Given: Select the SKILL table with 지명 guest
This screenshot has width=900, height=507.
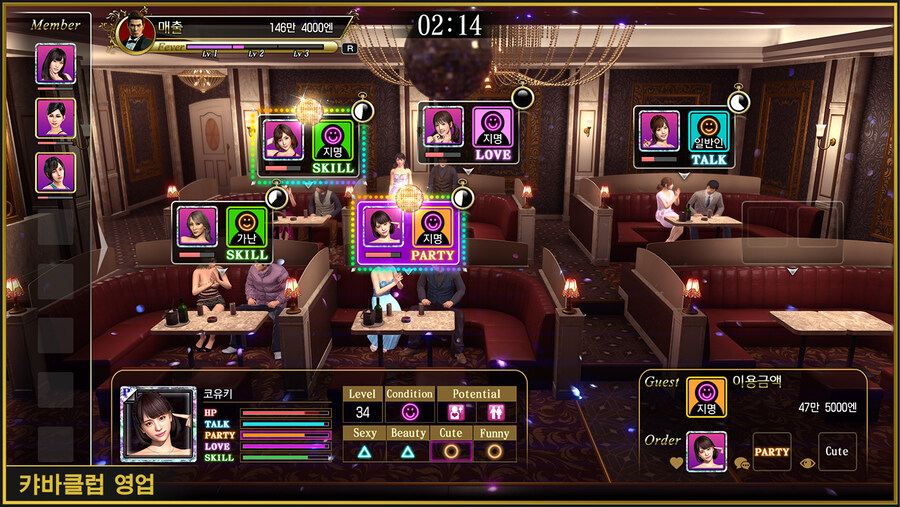Looking at the screenshot, I should [309, 148].
